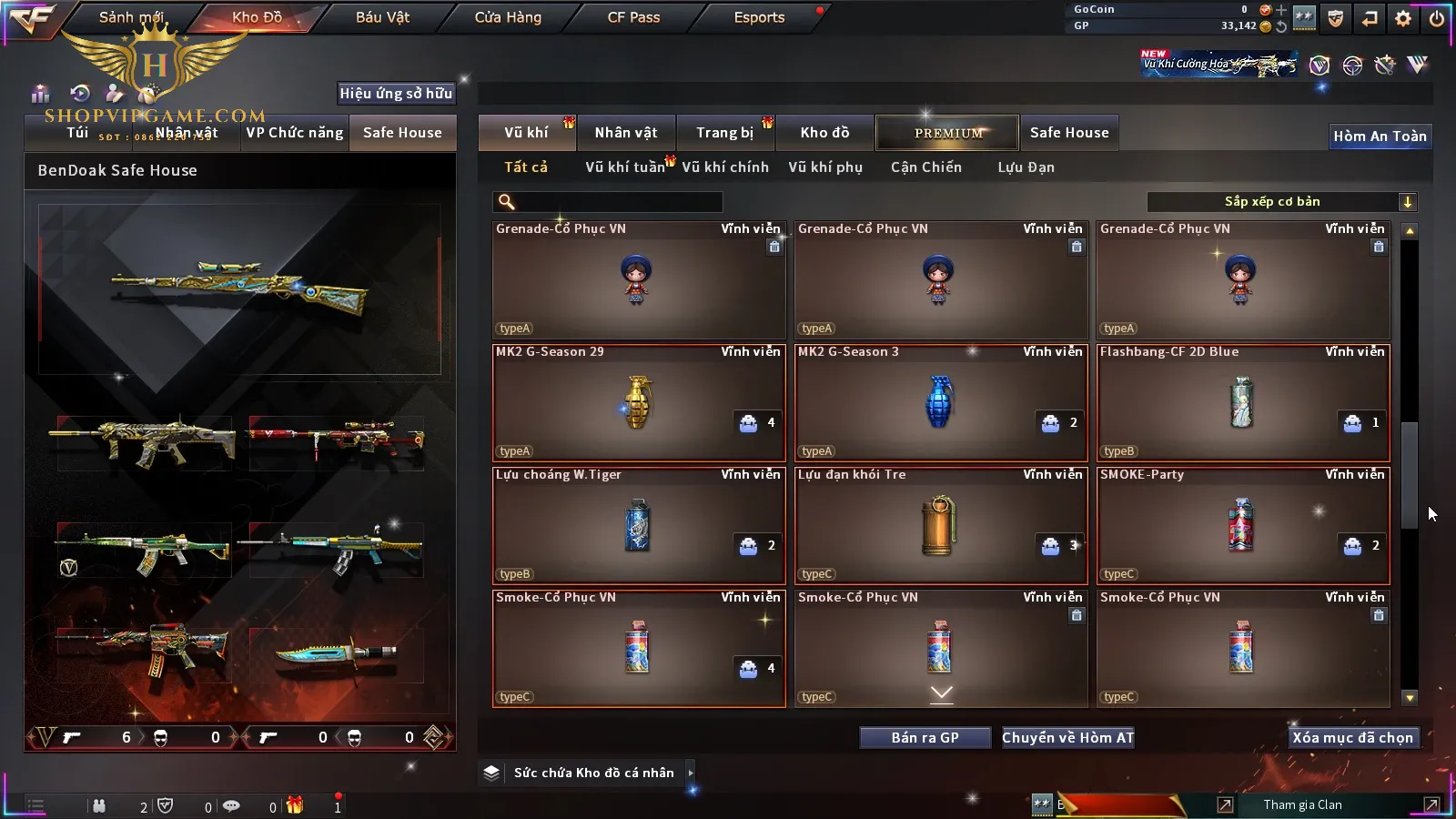Filter by Vũ khí chính category

pos(725,167)
